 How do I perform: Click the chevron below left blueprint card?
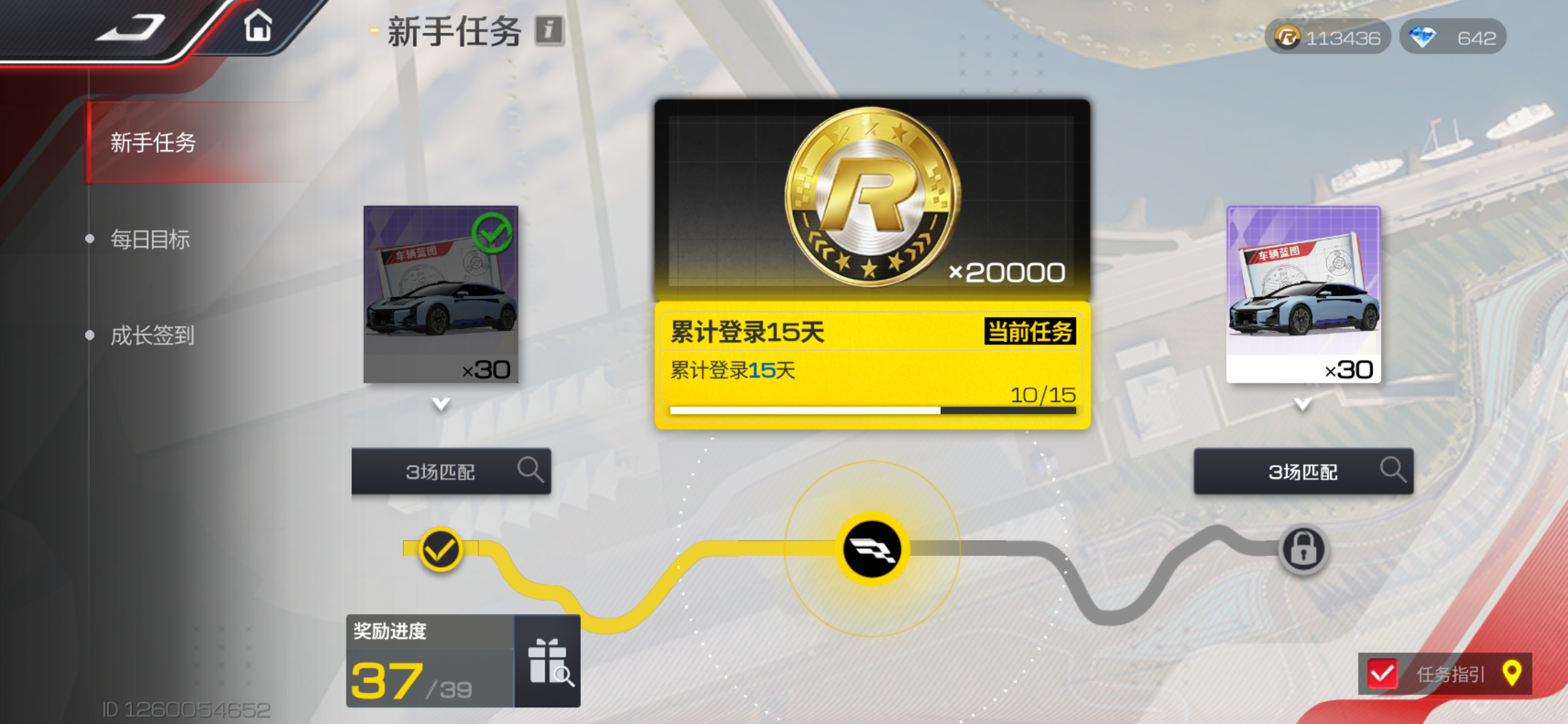pyautogui.click(x=440, y=404)
